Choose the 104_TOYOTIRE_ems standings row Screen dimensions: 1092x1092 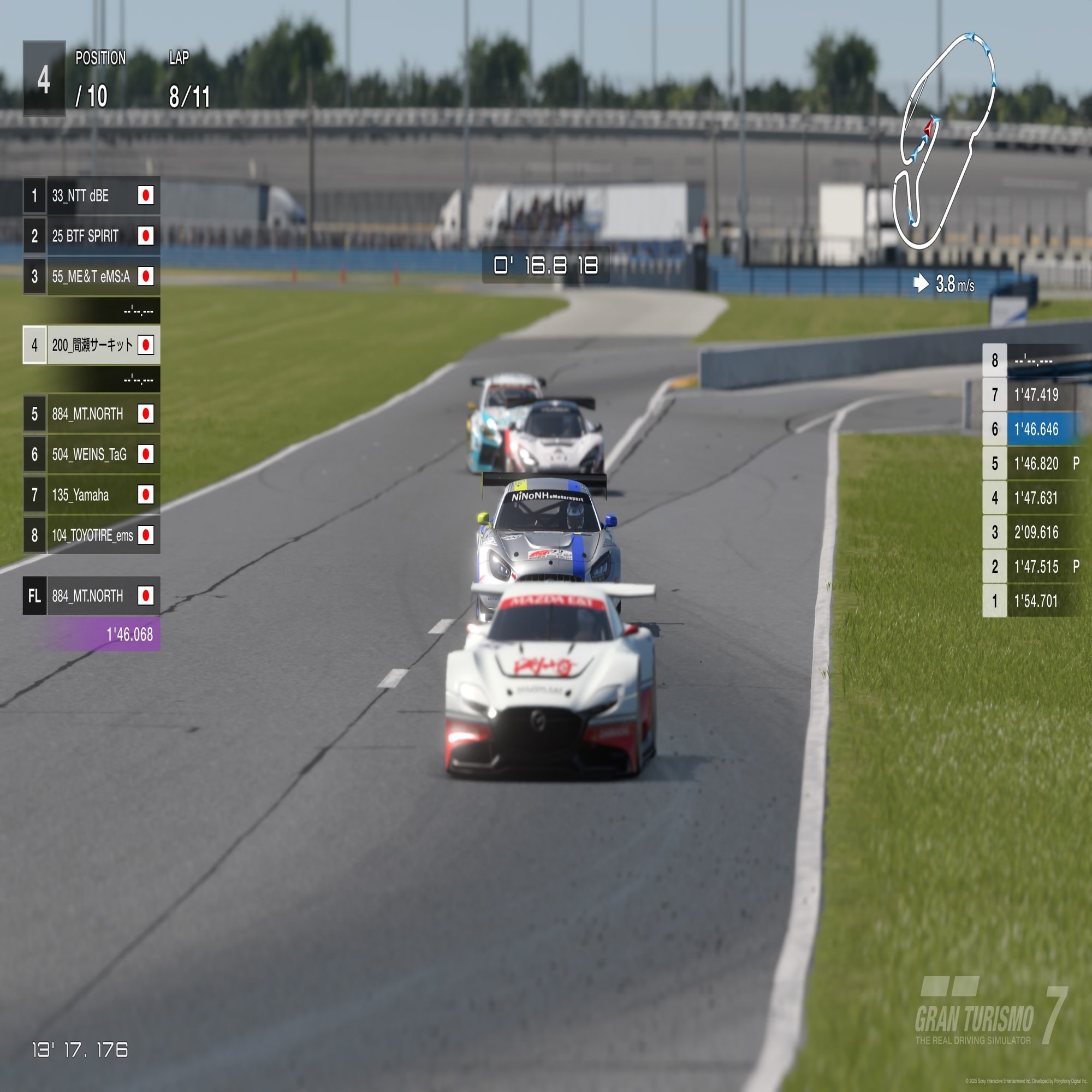pyautogui.click(x=92, y=535)
